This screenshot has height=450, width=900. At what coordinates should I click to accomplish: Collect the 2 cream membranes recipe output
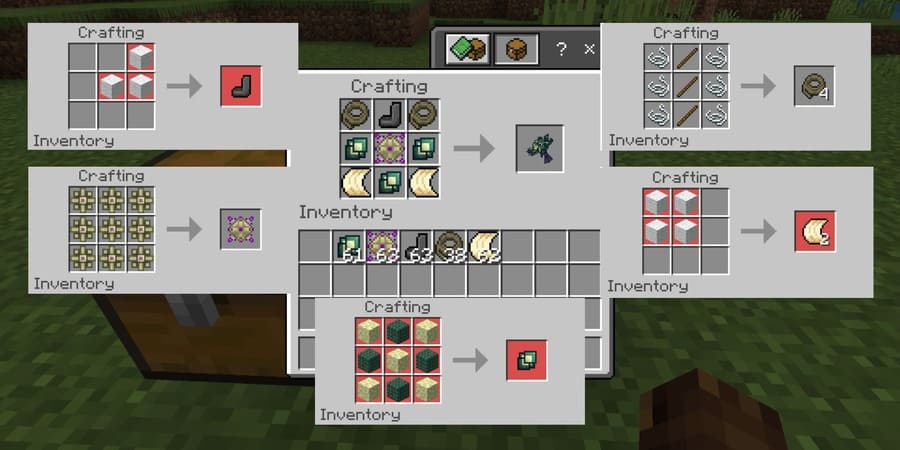click(x=814, y=230)
